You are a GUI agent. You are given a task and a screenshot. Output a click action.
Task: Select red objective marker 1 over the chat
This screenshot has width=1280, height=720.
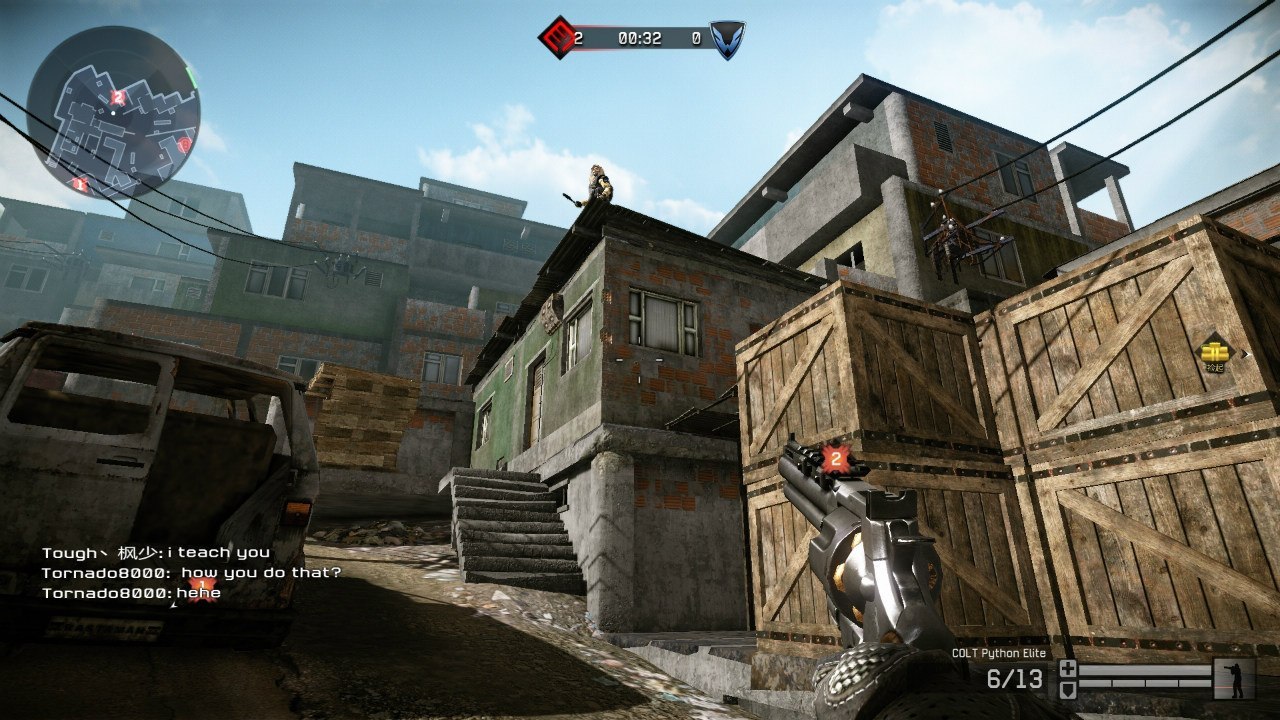click(202, 585)
